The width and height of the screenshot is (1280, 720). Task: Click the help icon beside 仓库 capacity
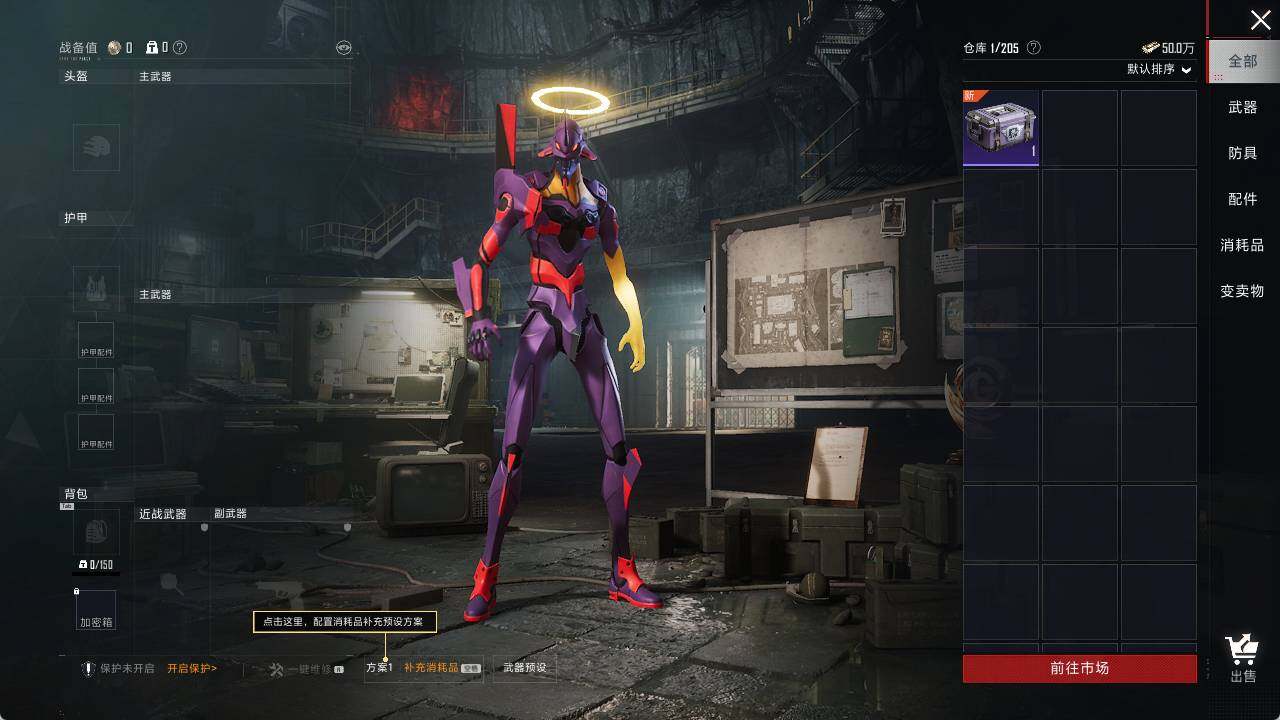[1034, 48]
